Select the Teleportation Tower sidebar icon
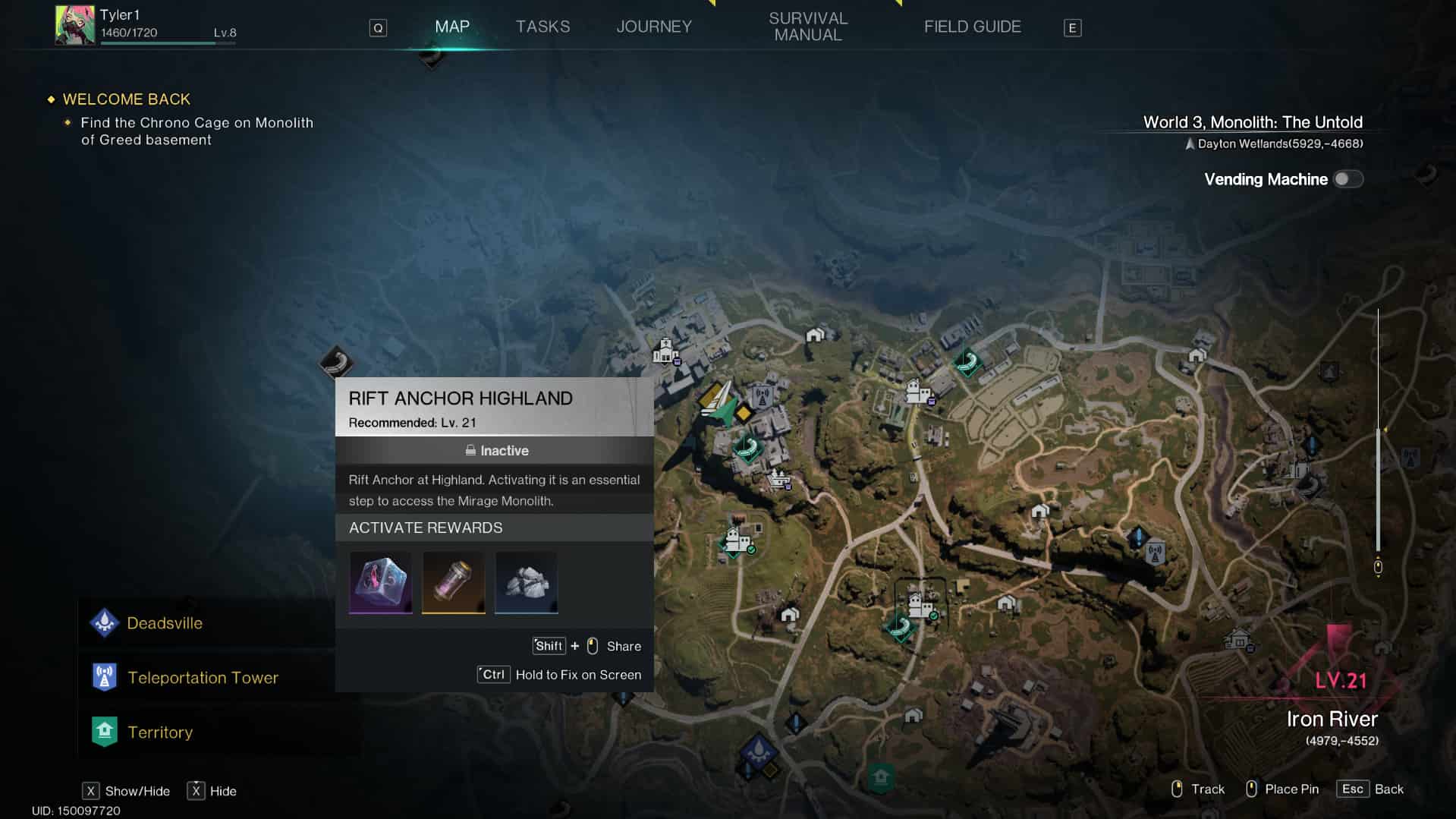1456x819 pixels. pyautogui.click(x=104, y=676)
